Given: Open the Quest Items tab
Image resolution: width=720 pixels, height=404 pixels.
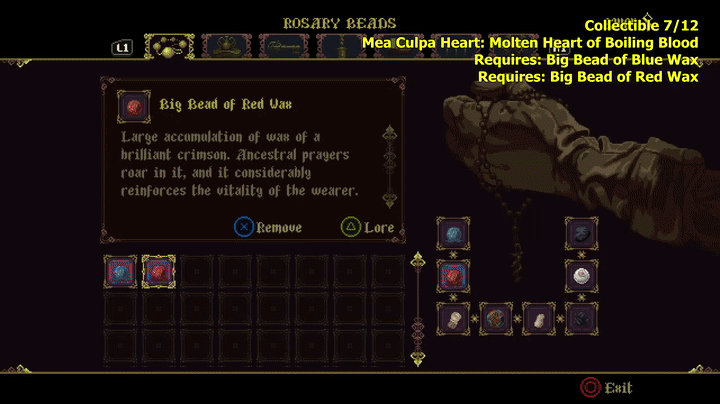Looking at the screenshot, I should pos(283,47).
